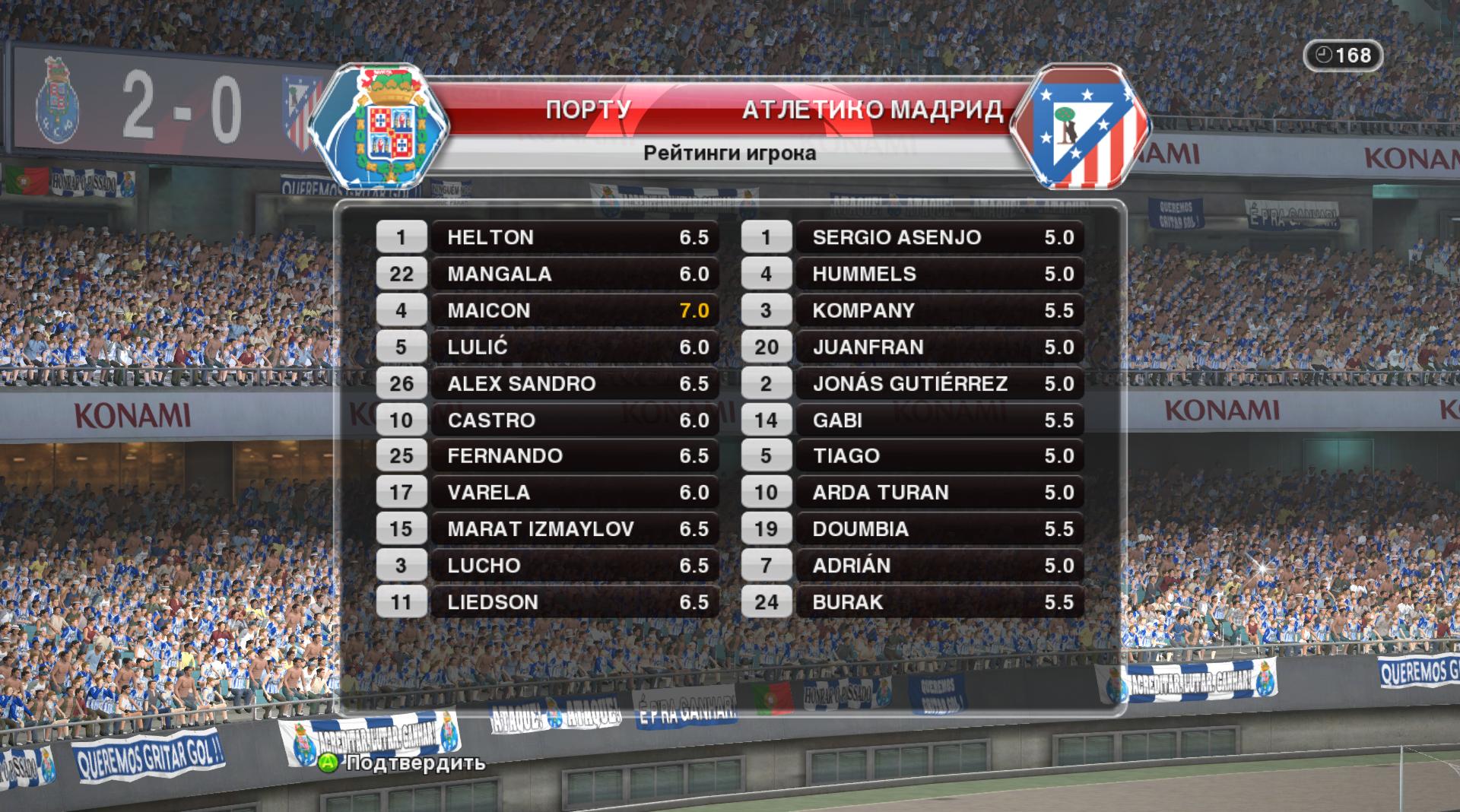Viewport: 1460px width, 812px height.
Task: Click Maicon's 7.0 rating row
Action: click(574, 310)
